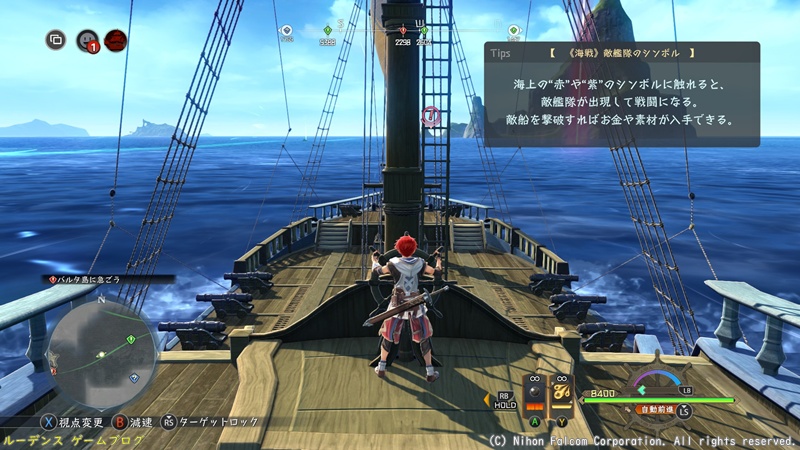Select the red ship emblem icon
800x450 pixels.
[116, 40]
